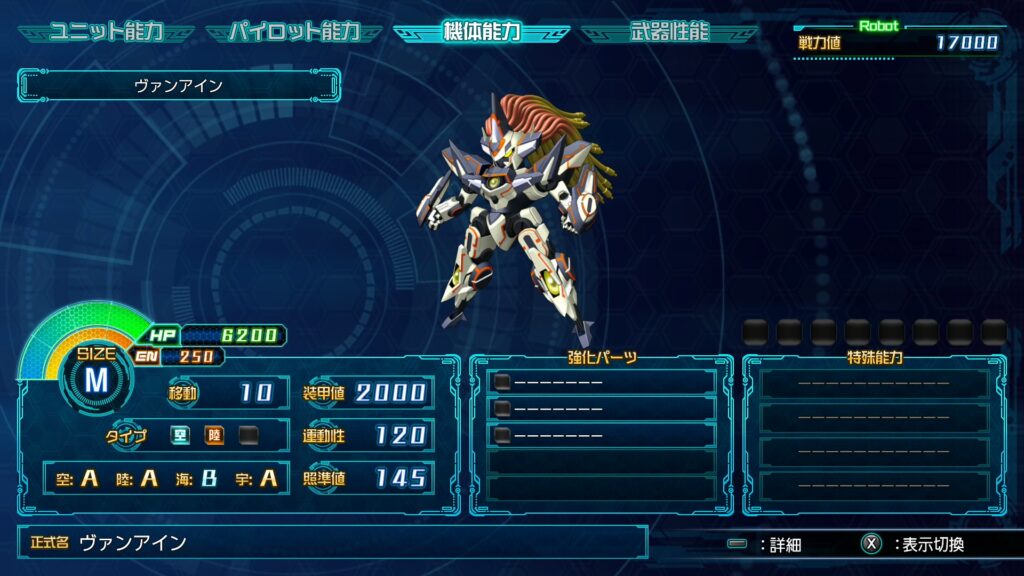Click the 空 type icon
The image size is (1024, 576).
pyautogui.click(x=180, y=435)
